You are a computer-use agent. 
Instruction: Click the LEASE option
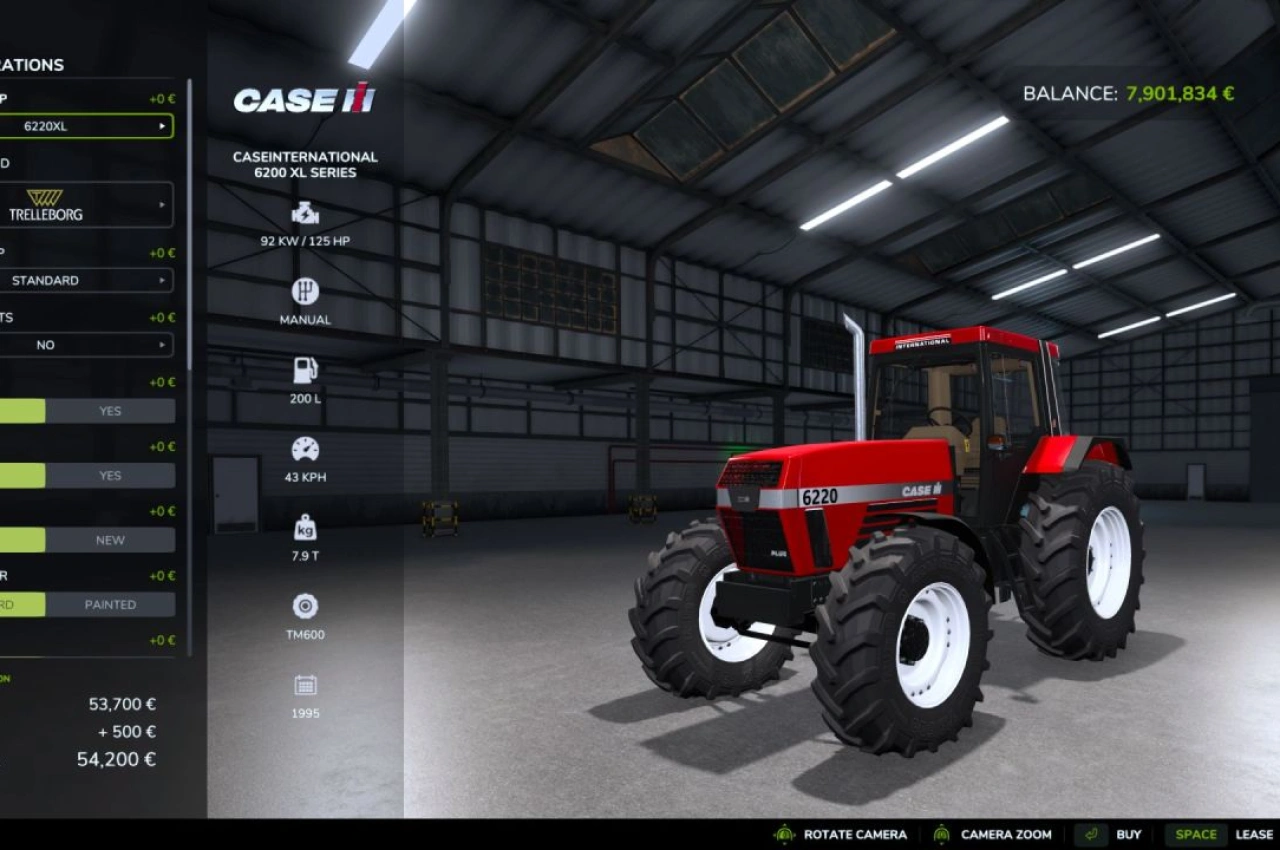[1254, 833]
